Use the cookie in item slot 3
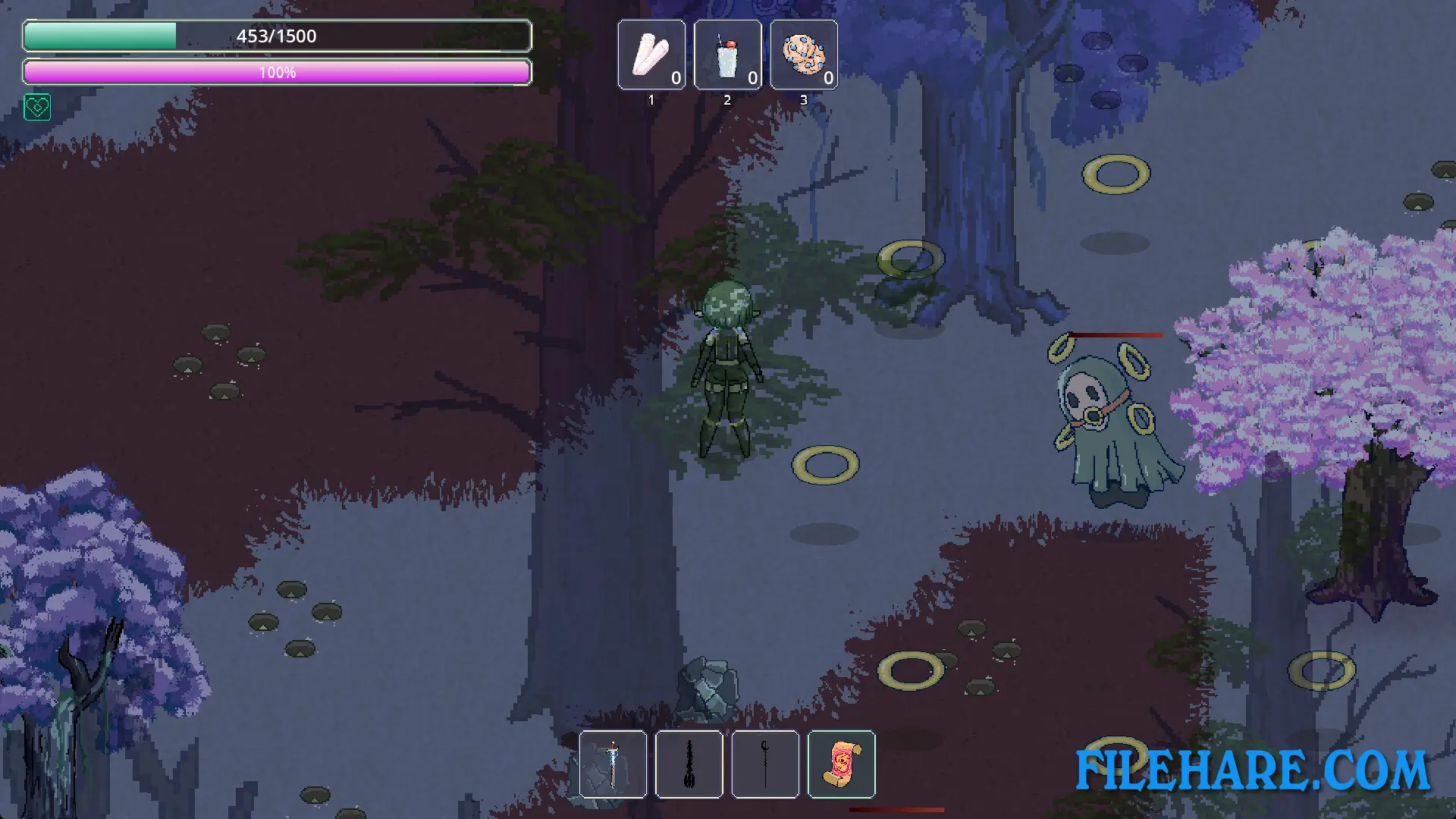The width and height of the screenshot is (1456, 819). tap(804, 55)
